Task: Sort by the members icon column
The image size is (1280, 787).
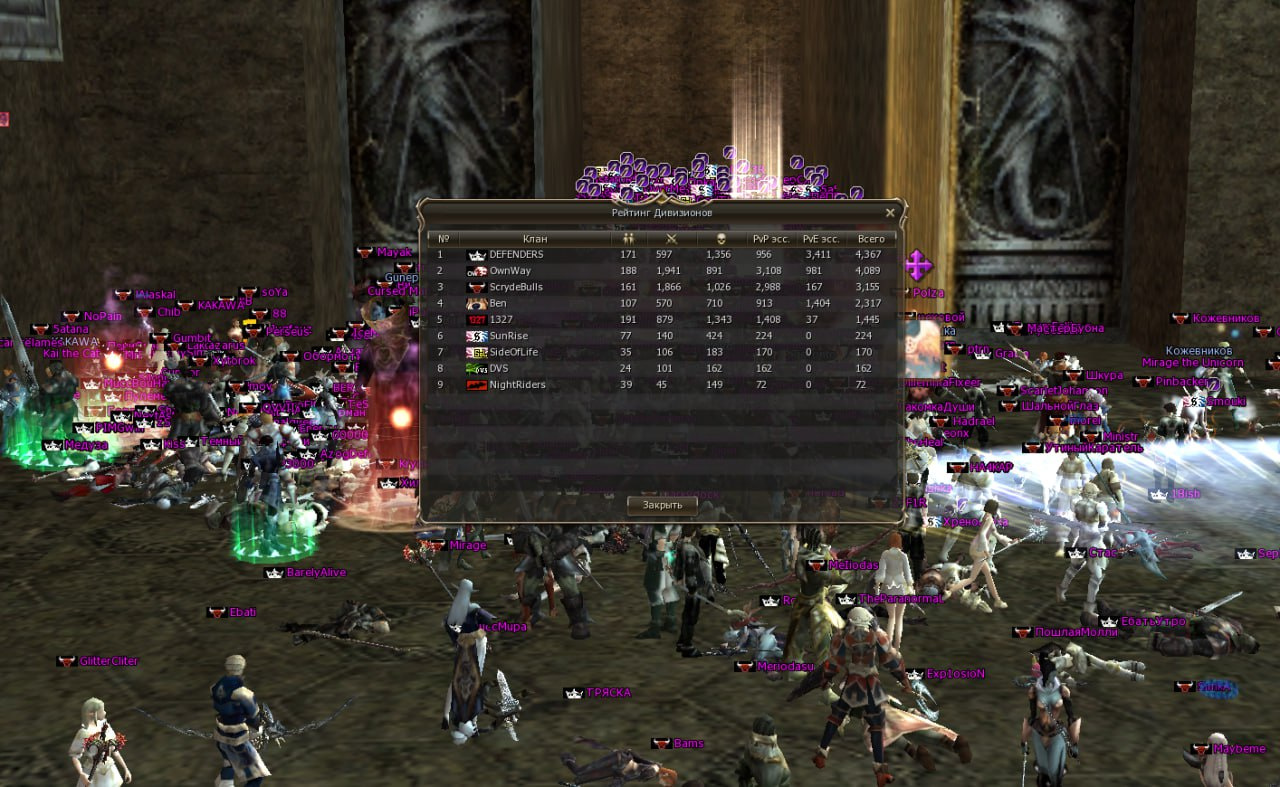Action: [628, 239]
